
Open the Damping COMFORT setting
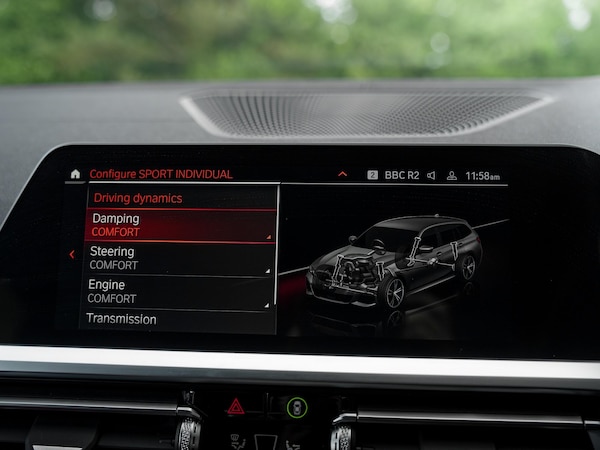180,225
